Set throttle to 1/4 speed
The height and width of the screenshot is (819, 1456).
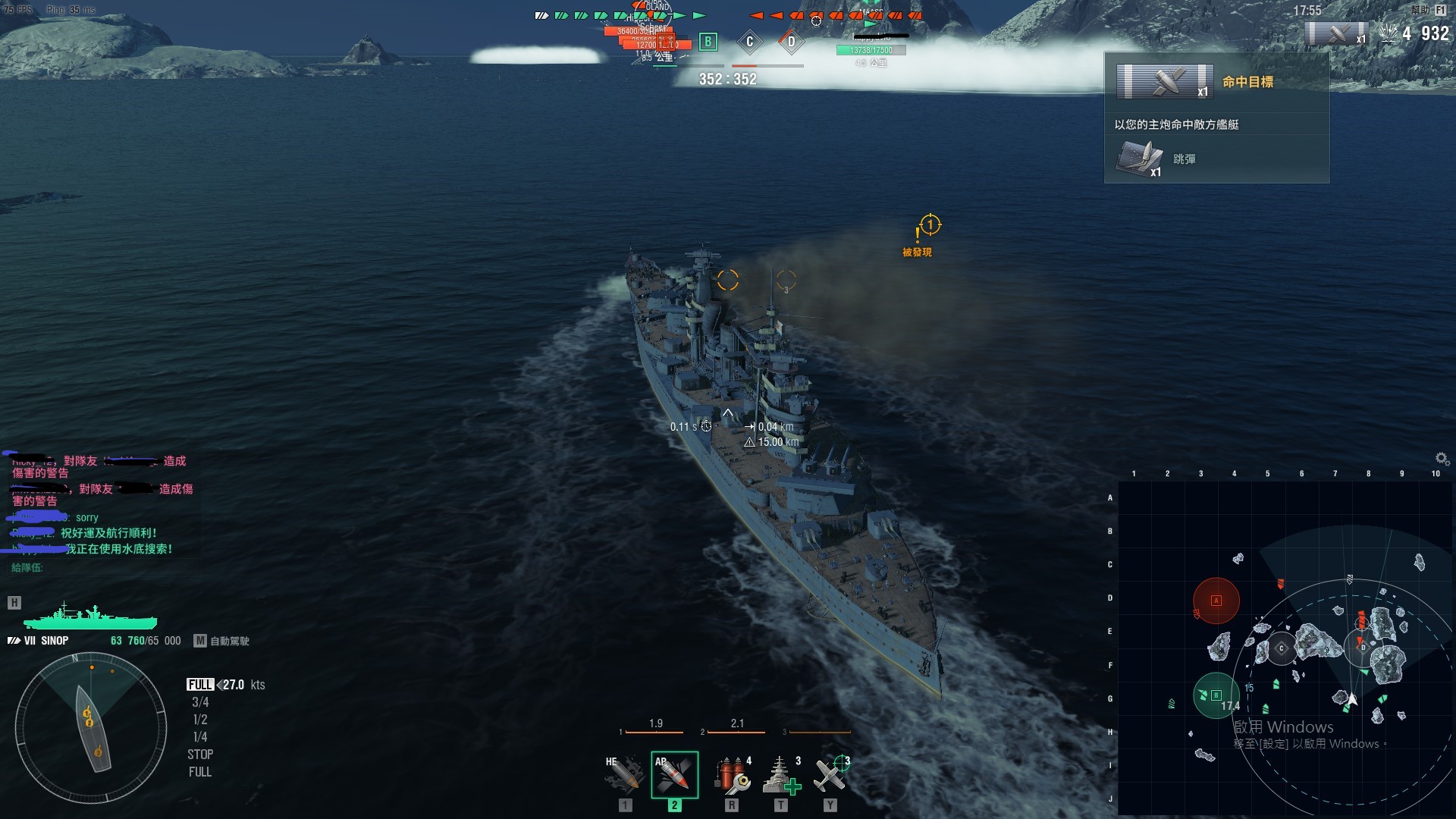tap(200, 737)
